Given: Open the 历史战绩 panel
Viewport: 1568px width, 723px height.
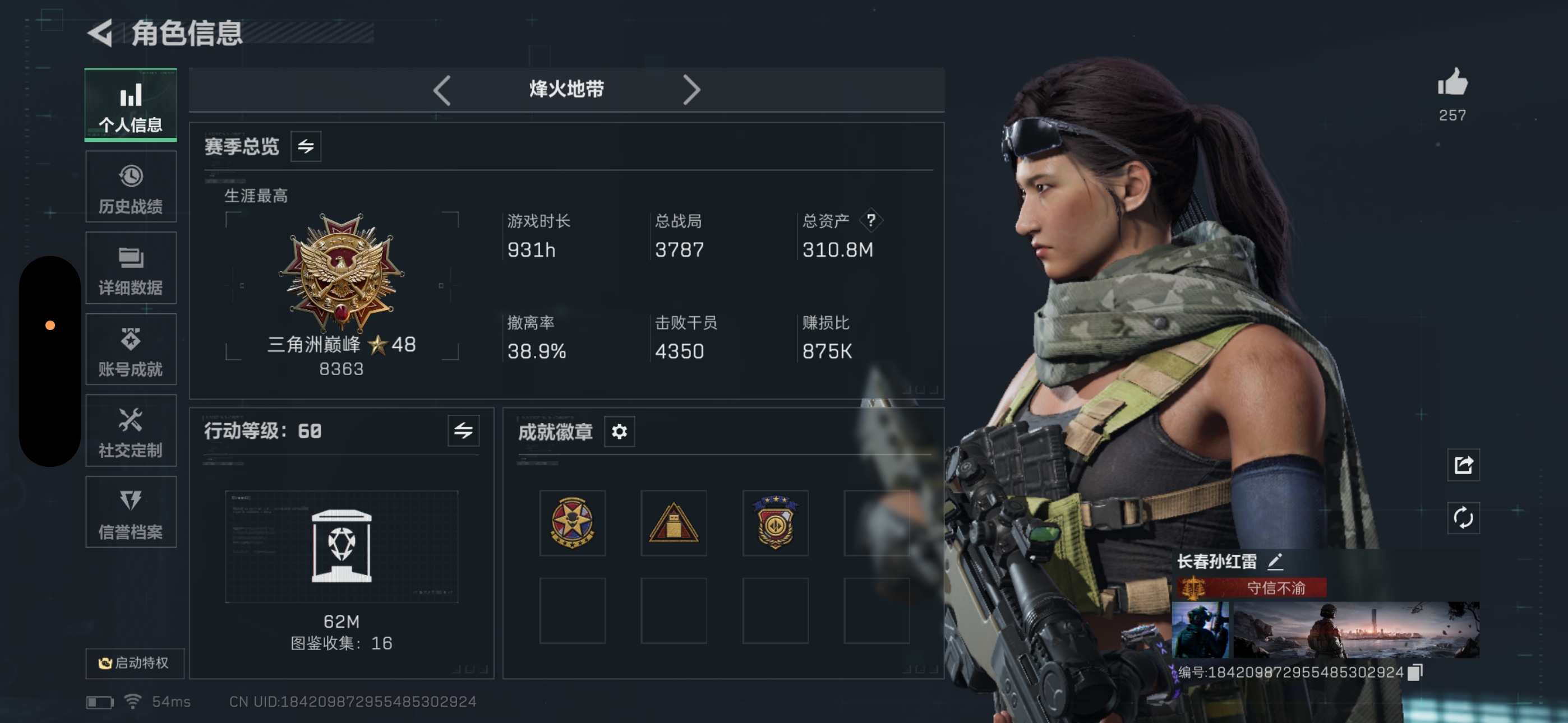Looking at the screenshot, I should 130,186.
